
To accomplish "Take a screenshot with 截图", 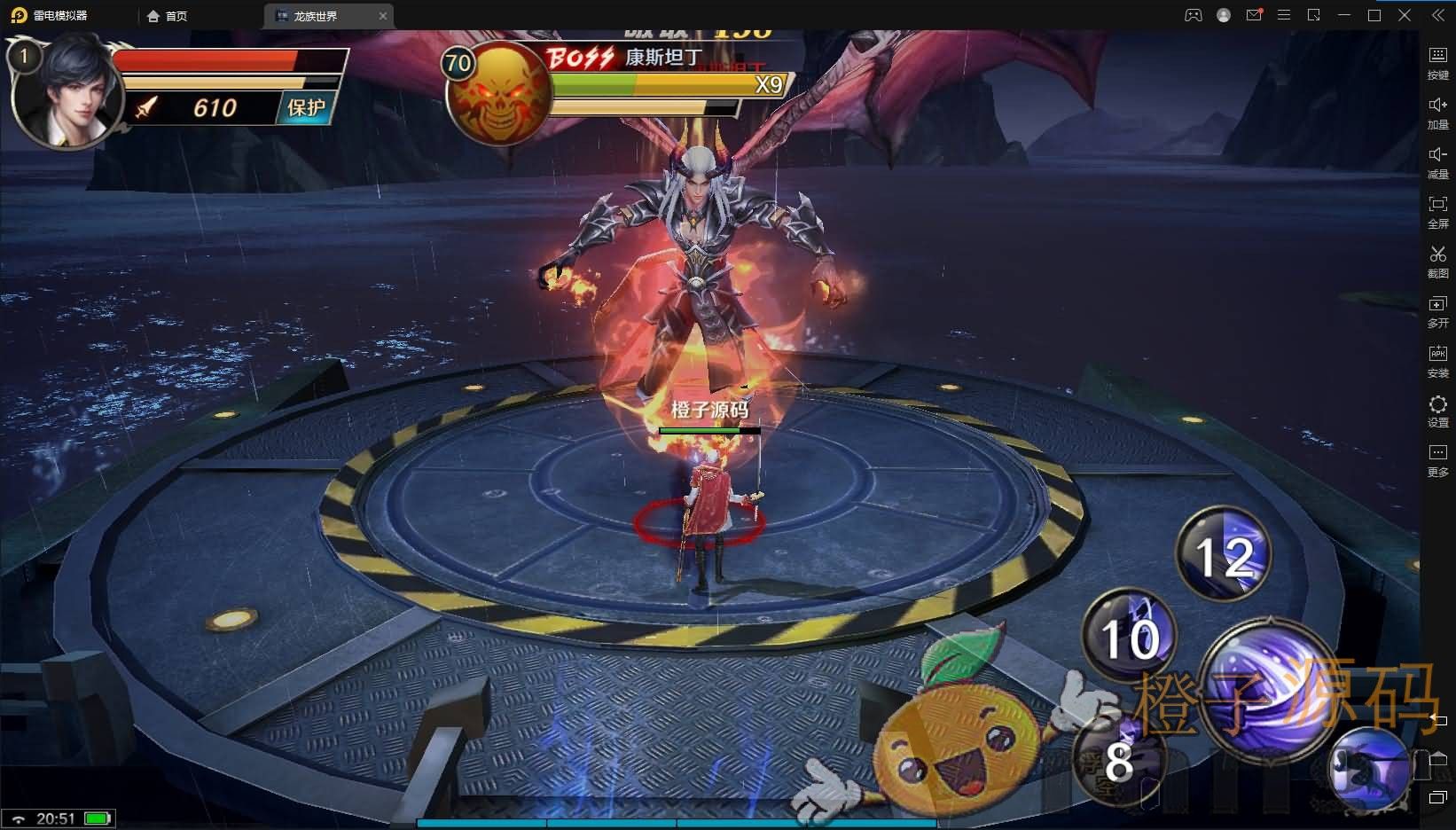I will tap(1437, 261).
